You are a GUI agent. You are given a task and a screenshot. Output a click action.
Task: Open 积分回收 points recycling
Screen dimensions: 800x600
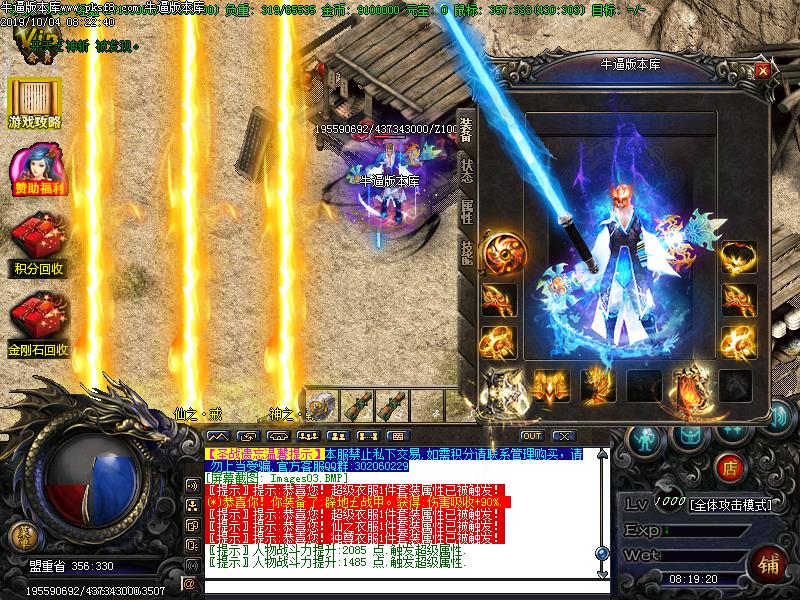coord(36,247)
